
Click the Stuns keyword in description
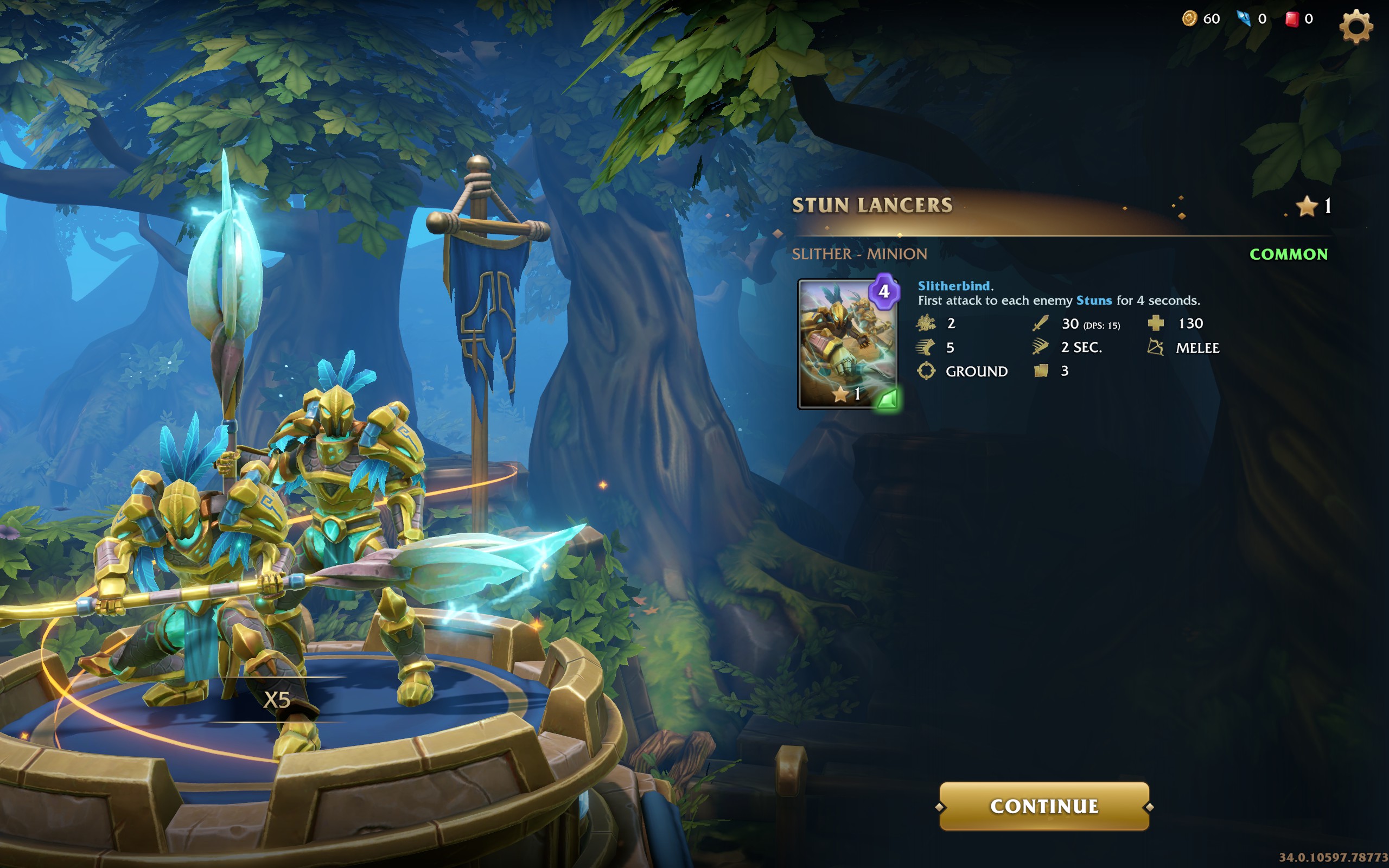coord(1093,300)
